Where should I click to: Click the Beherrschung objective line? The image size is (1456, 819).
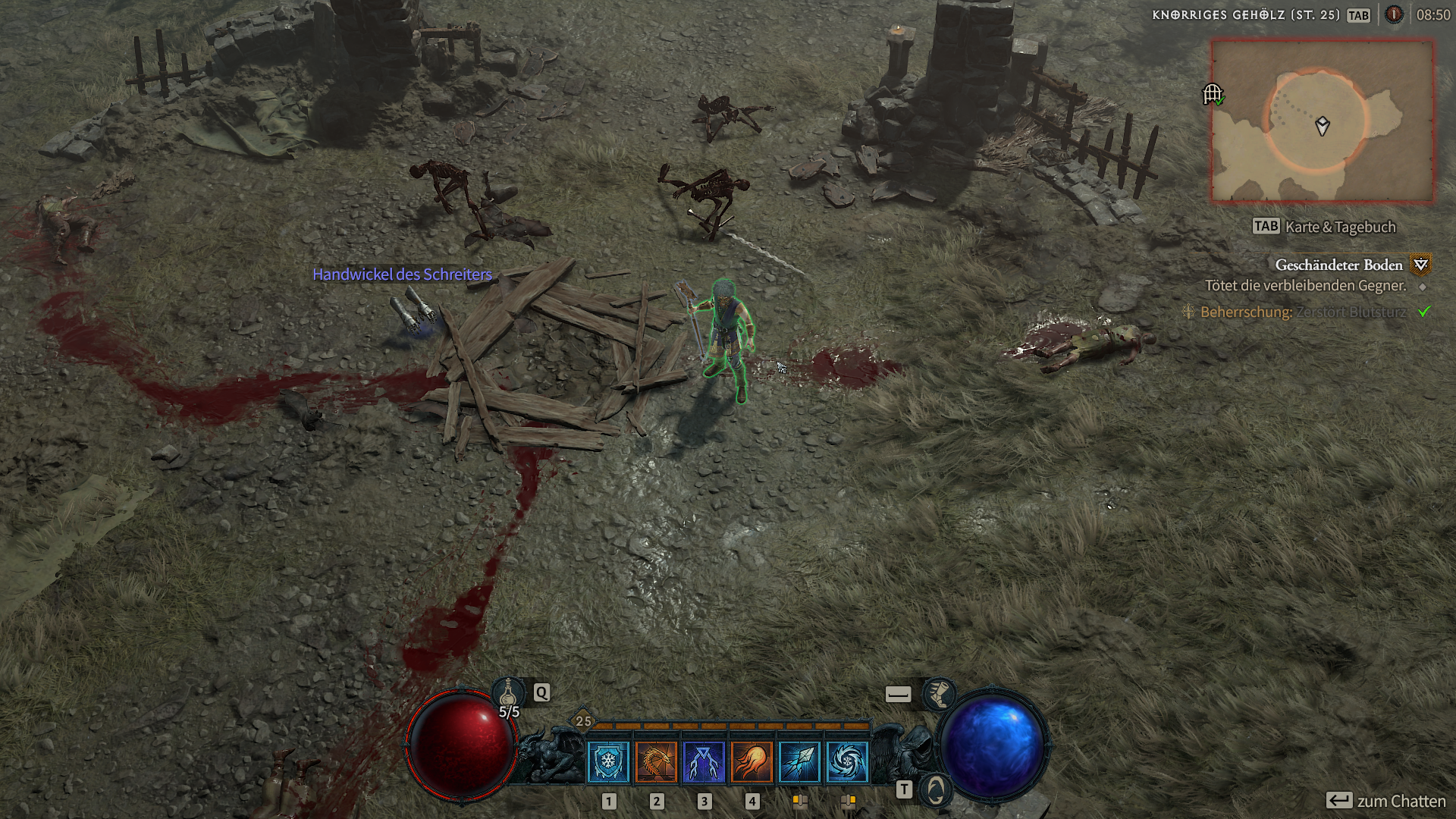[x=1303, y=312]
